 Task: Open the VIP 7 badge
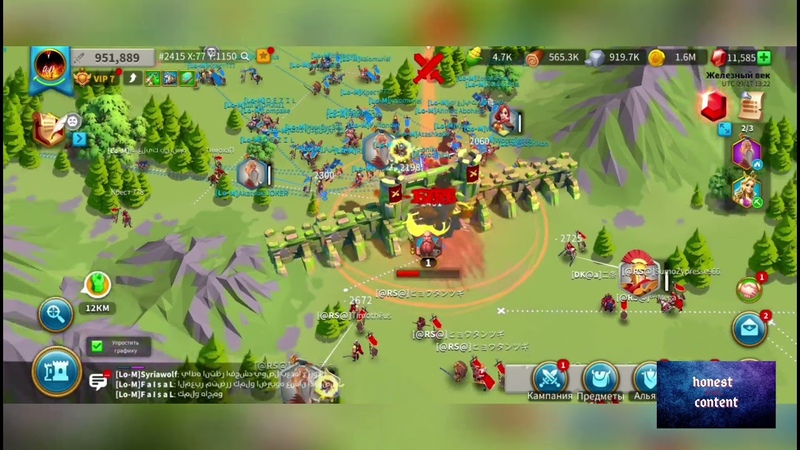point(97,78)
